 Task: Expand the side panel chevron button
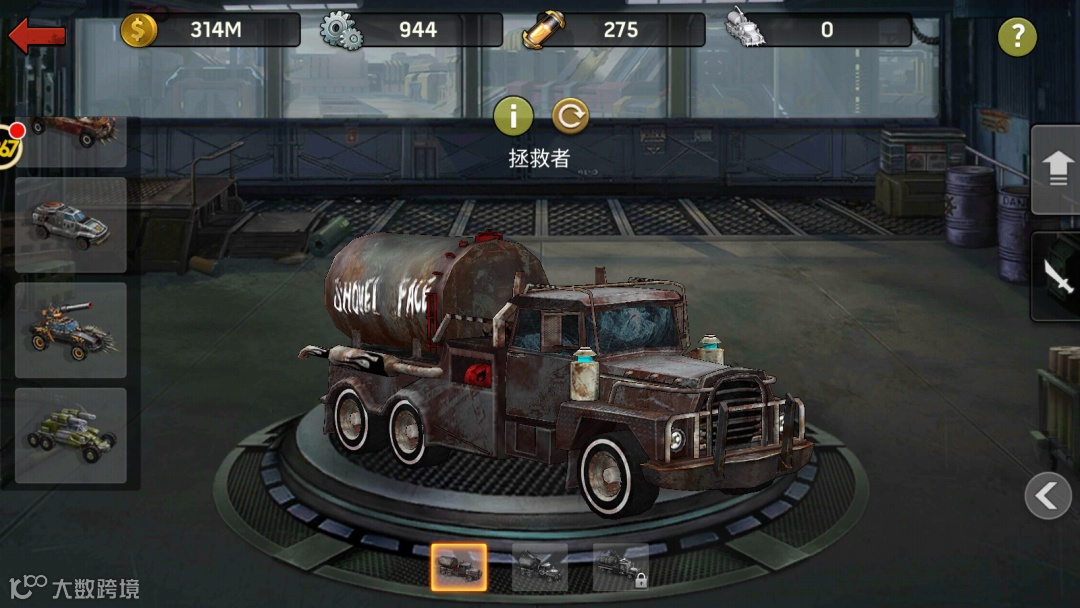[1047, 495]
